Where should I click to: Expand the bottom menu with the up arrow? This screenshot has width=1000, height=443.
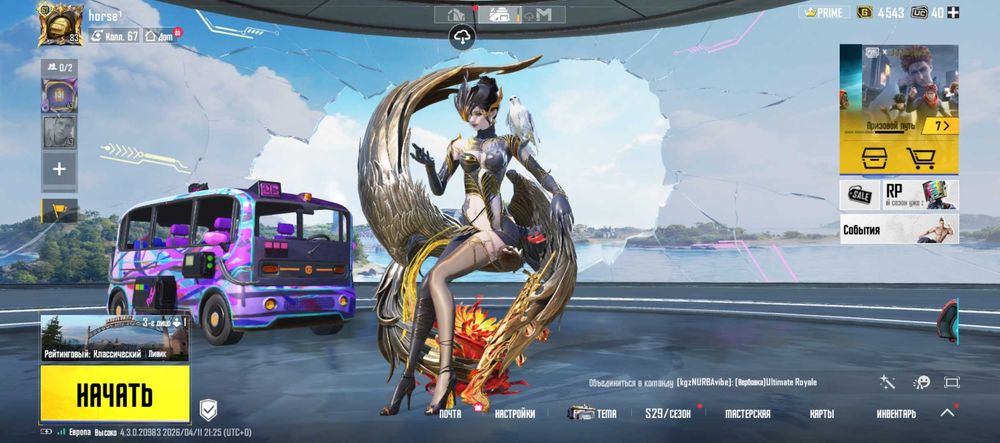pos(948,412)
